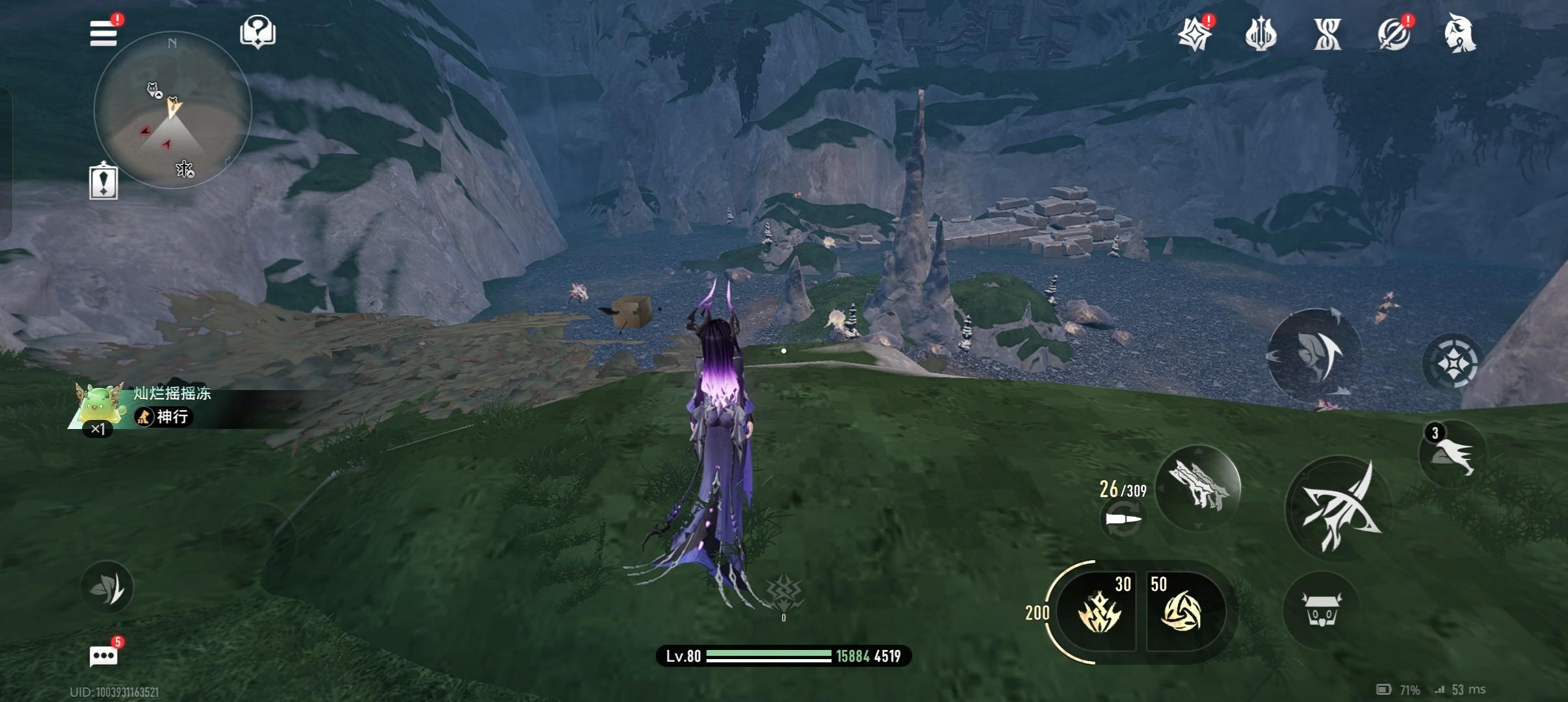The image size is (1568, 702).
Task: Tap the exclamation quest card below minimap
Action: point(103,181)
